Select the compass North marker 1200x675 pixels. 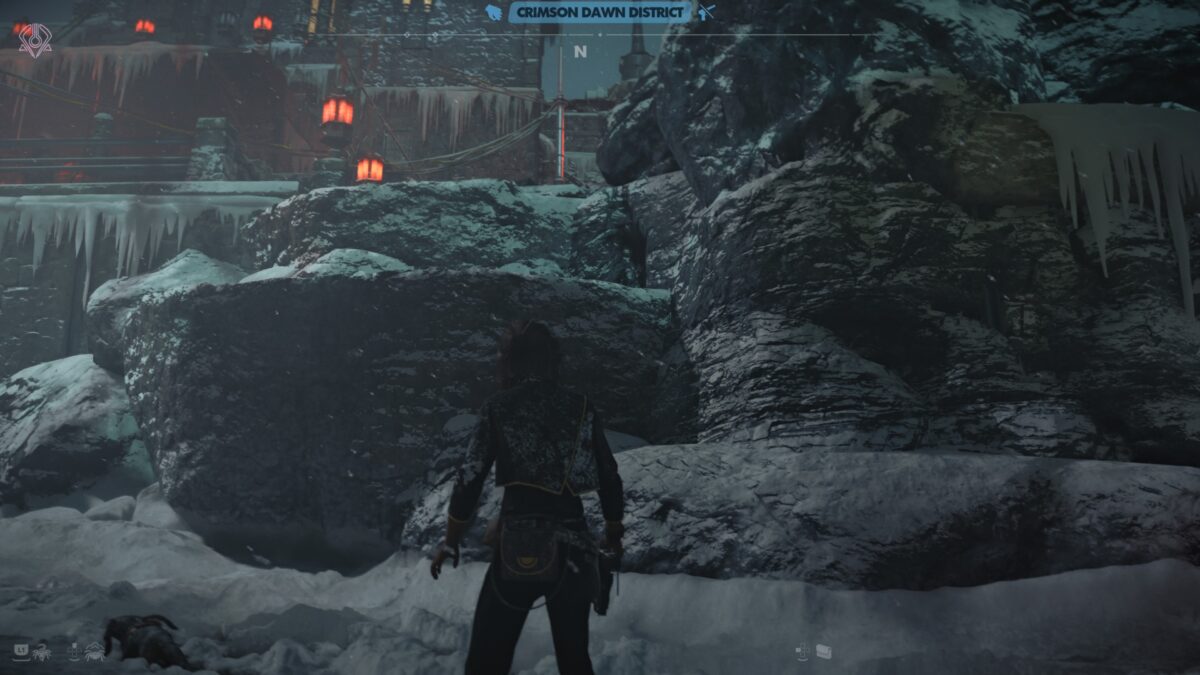(x=580, y=52)
